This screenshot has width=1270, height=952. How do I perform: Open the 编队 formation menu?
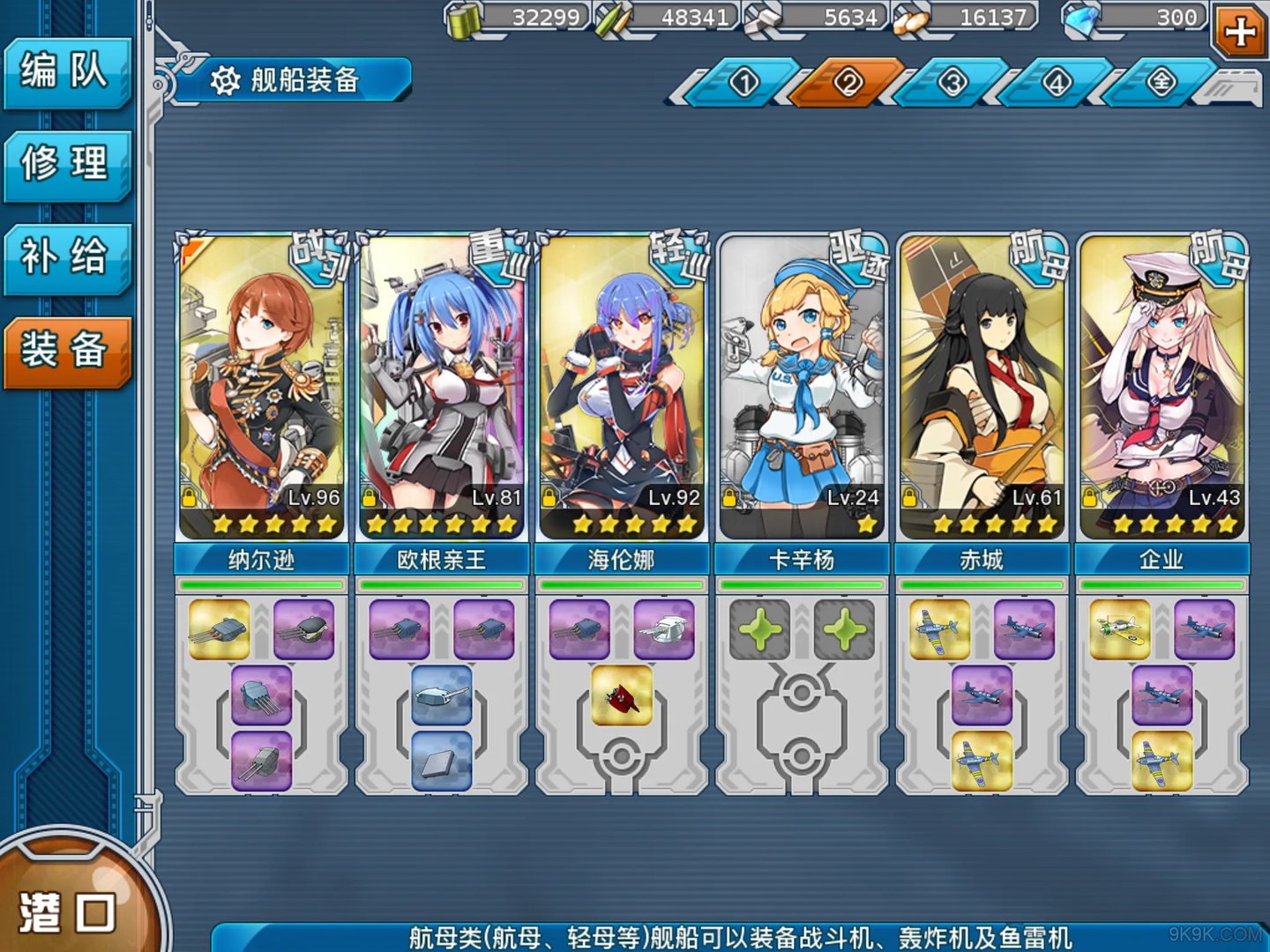pos(66,71)
